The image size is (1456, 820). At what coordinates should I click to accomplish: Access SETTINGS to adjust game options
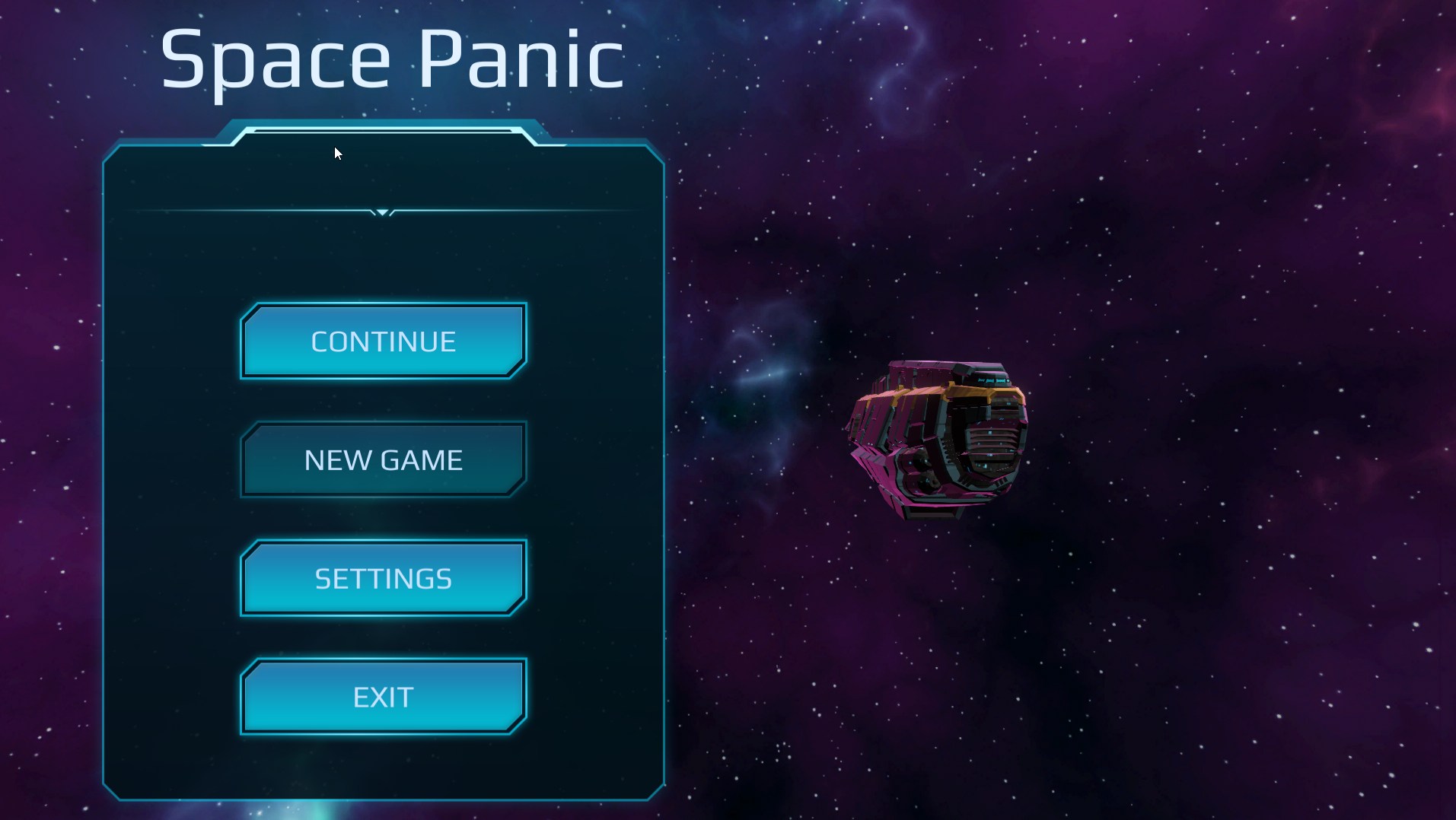(383, 578)
